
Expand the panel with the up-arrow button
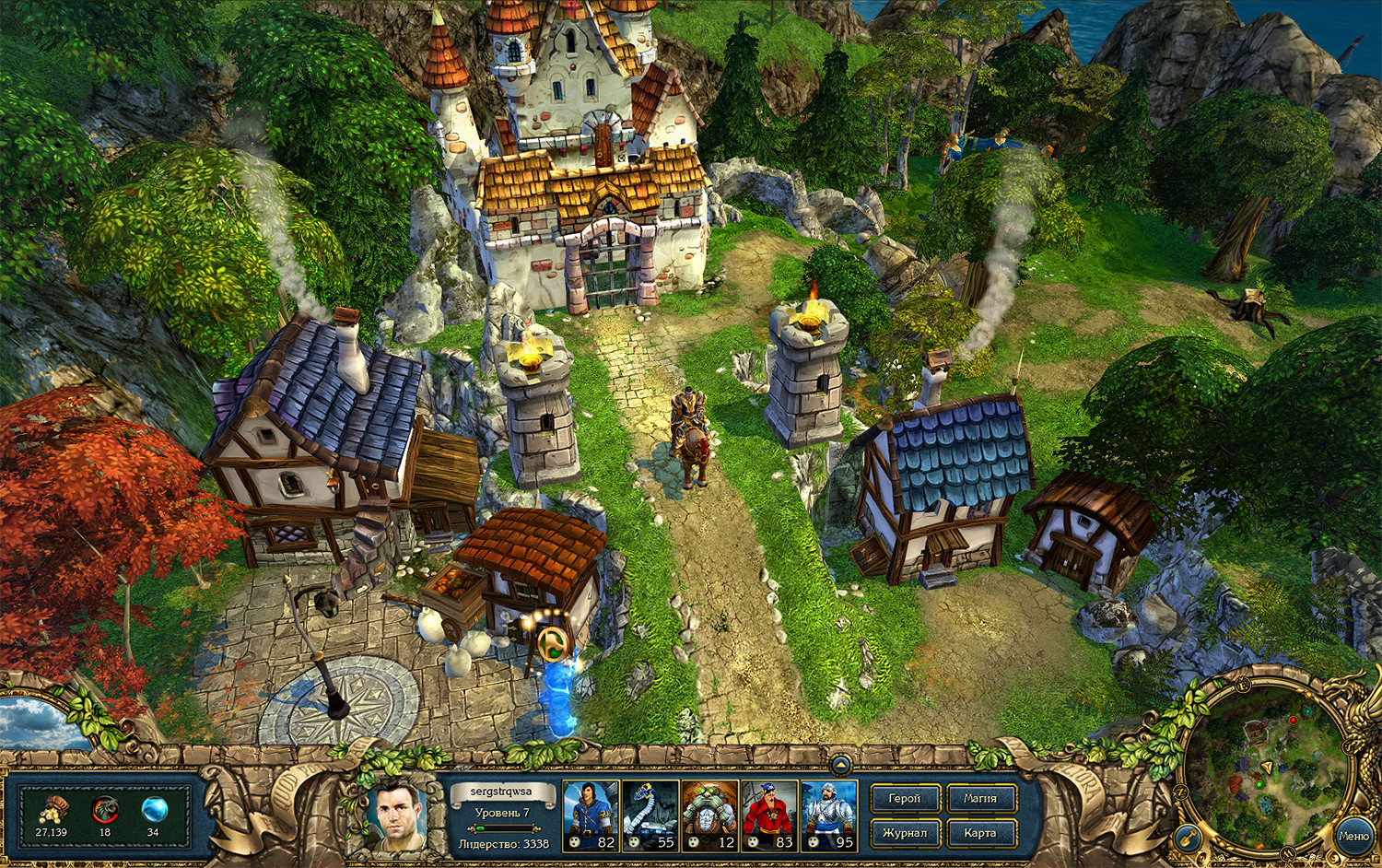[839, 764]
